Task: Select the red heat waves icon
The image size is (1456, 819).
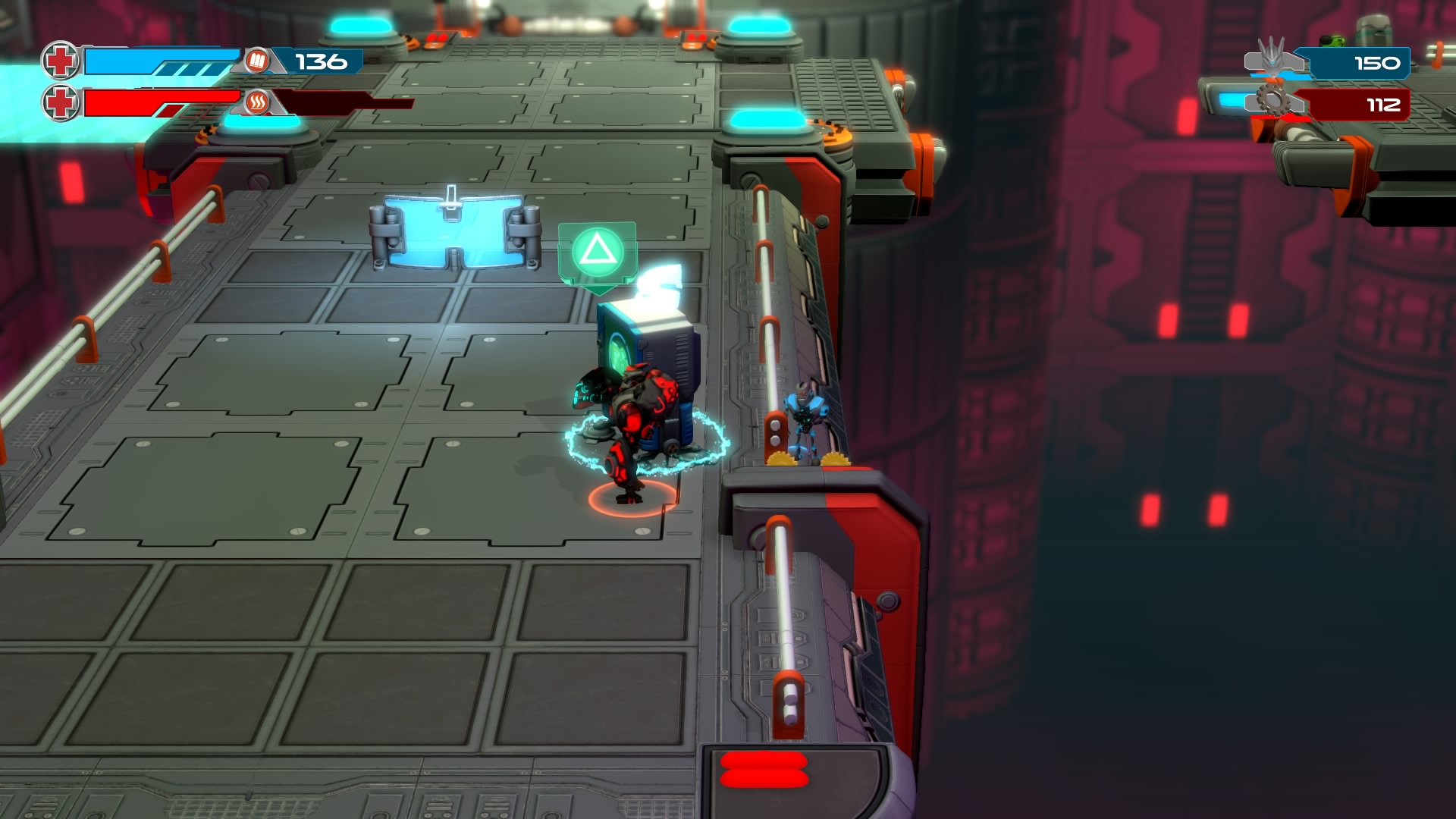Action: 256,102
